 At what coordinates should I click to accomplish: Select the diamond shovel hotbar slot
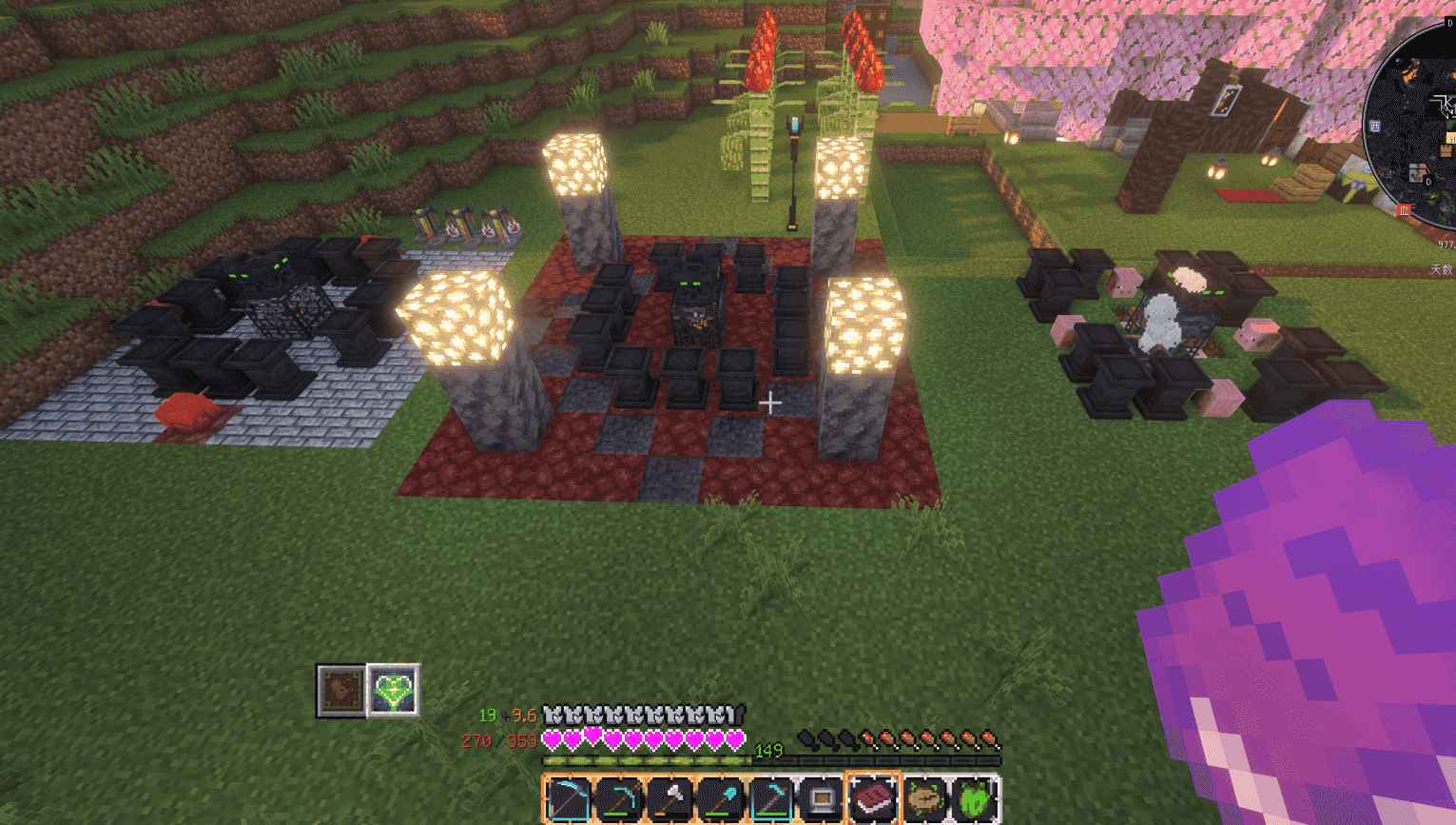point(720,797)
